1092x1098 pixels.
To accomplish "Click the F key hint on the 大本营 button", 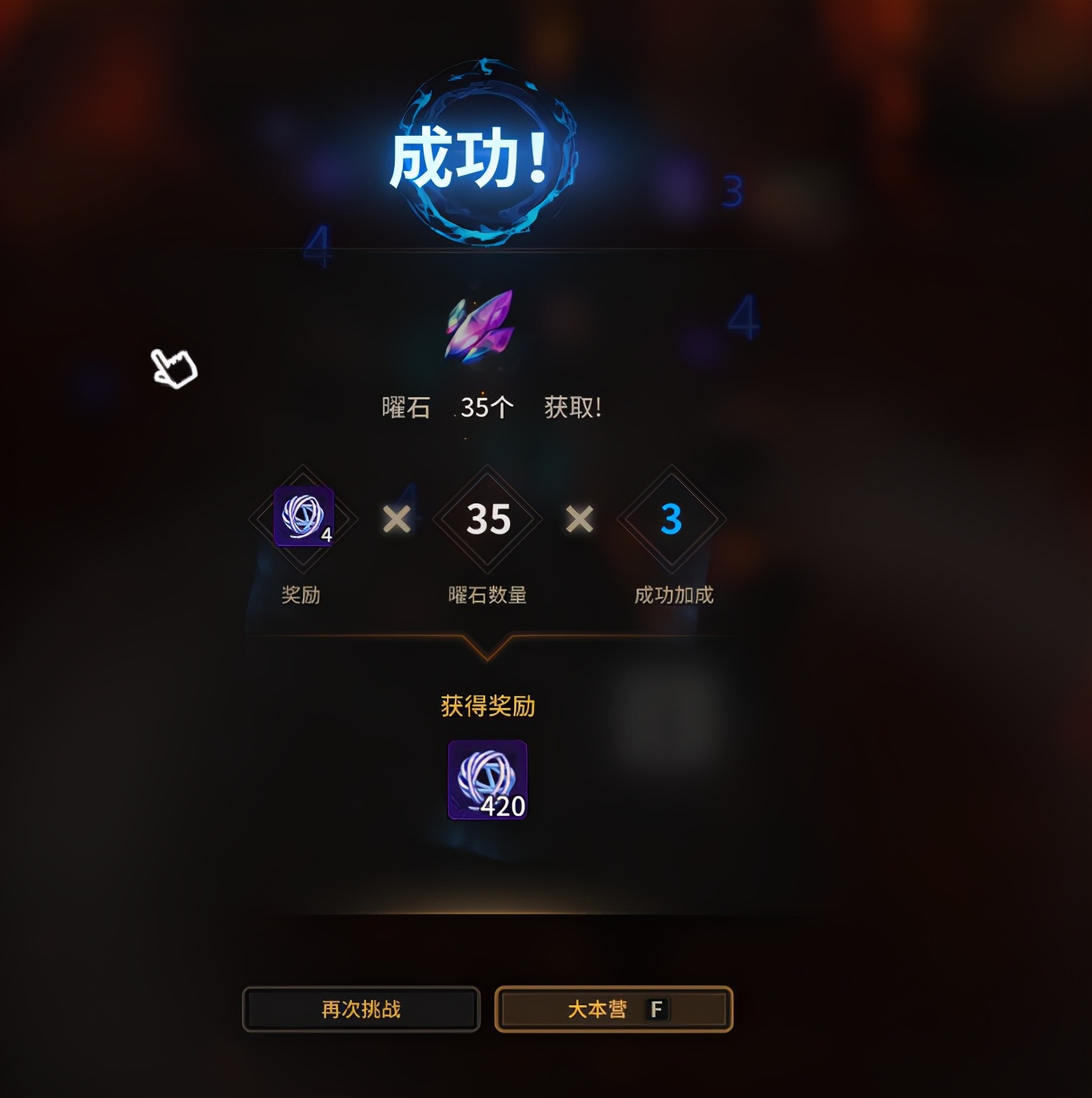I will click(x=656, y=1009).
